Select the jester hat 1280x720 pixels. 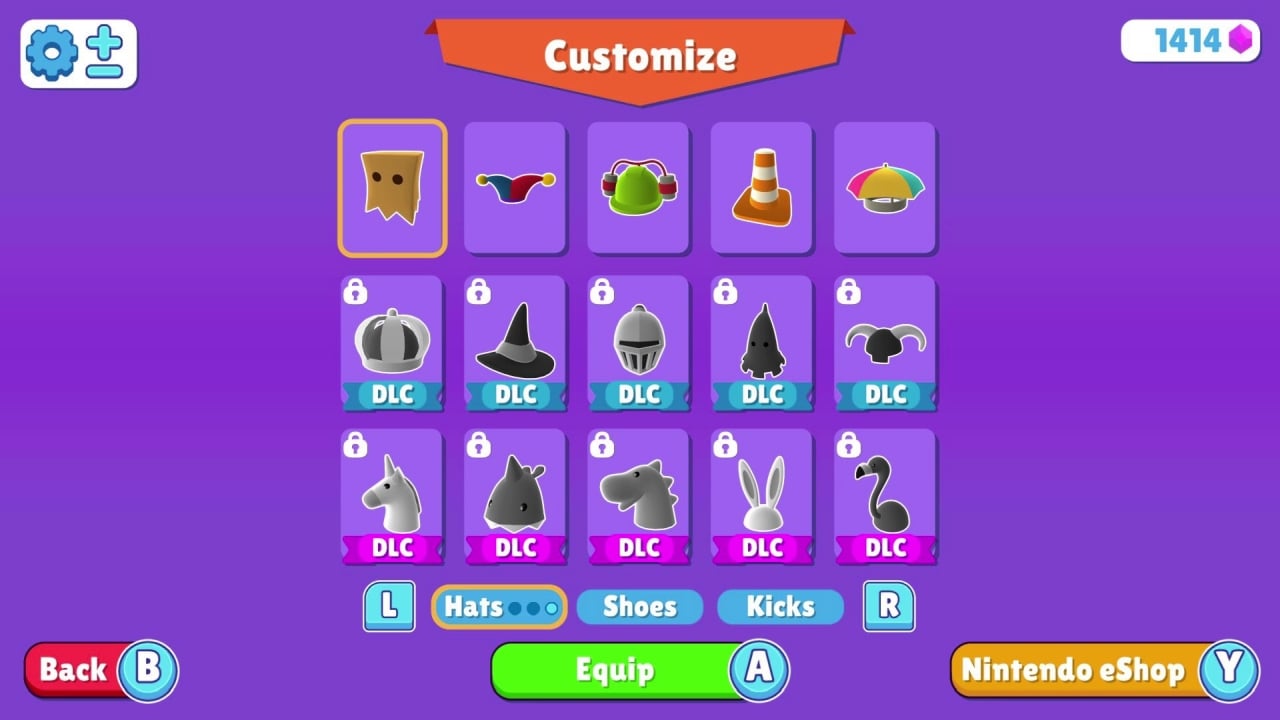pyautogui.click(x=515, y=186)
